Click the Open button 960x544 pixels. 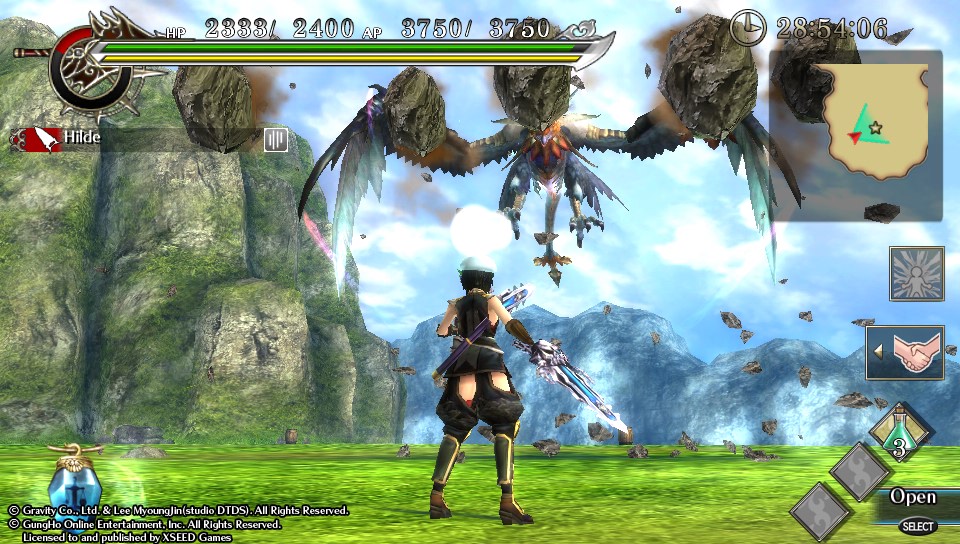[912, 497]
